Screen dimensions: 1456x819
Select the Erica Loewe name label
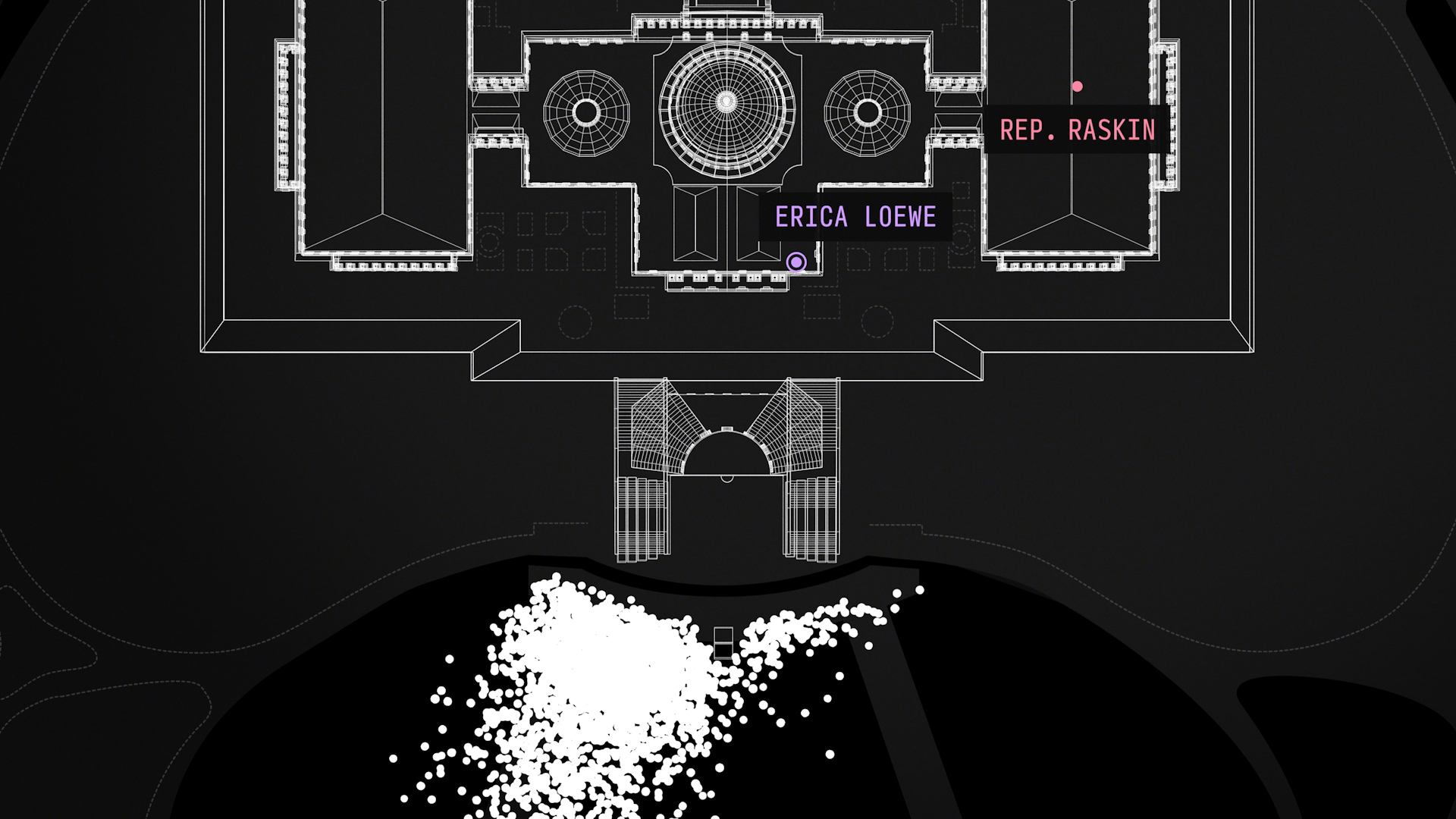pos(855,218)
